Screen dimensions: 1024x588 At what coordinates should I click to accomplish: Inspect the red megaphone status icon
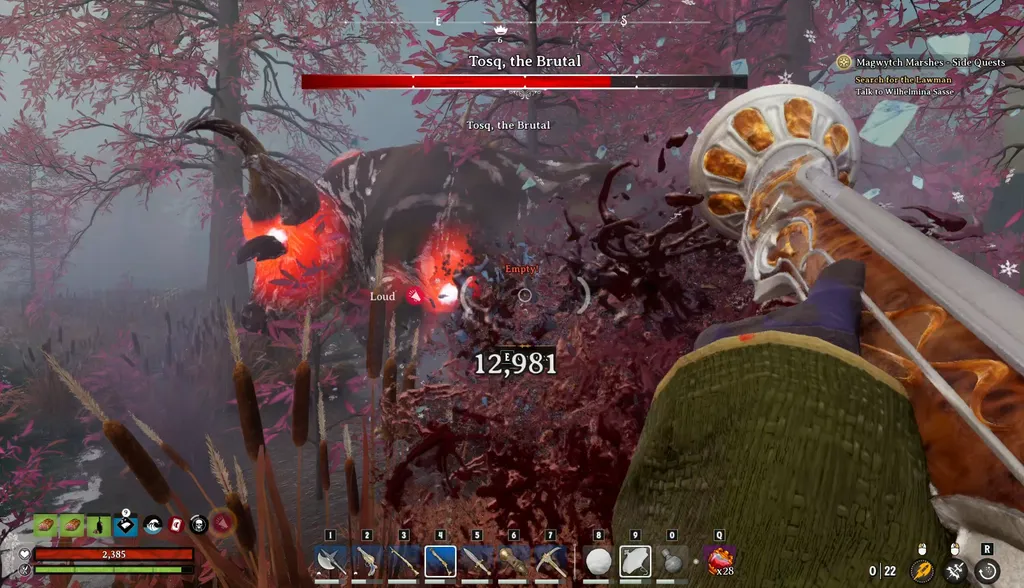tap(222, 522)
